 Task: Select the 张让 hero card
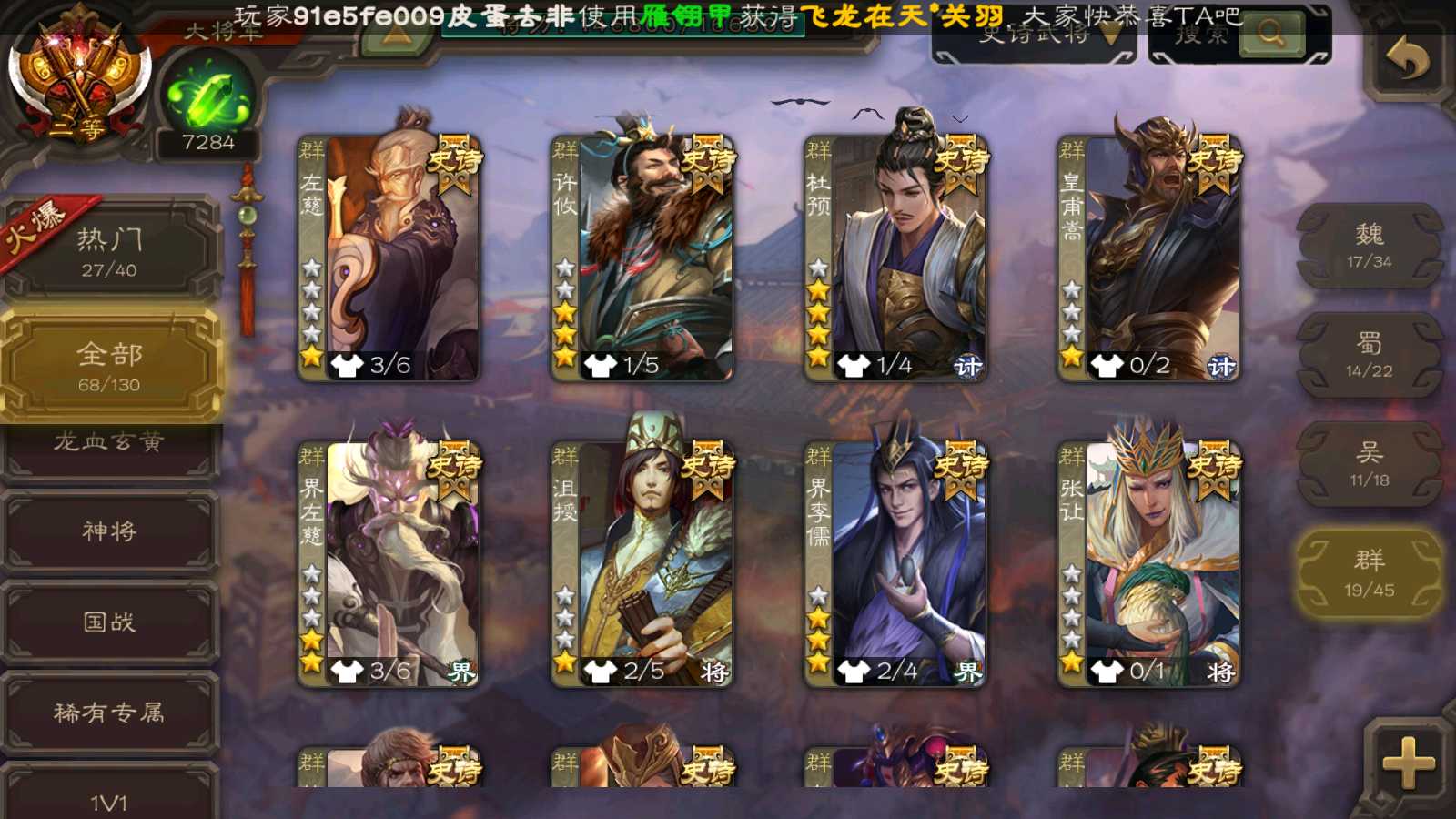pyautogui.click(x=1148, y=563)
